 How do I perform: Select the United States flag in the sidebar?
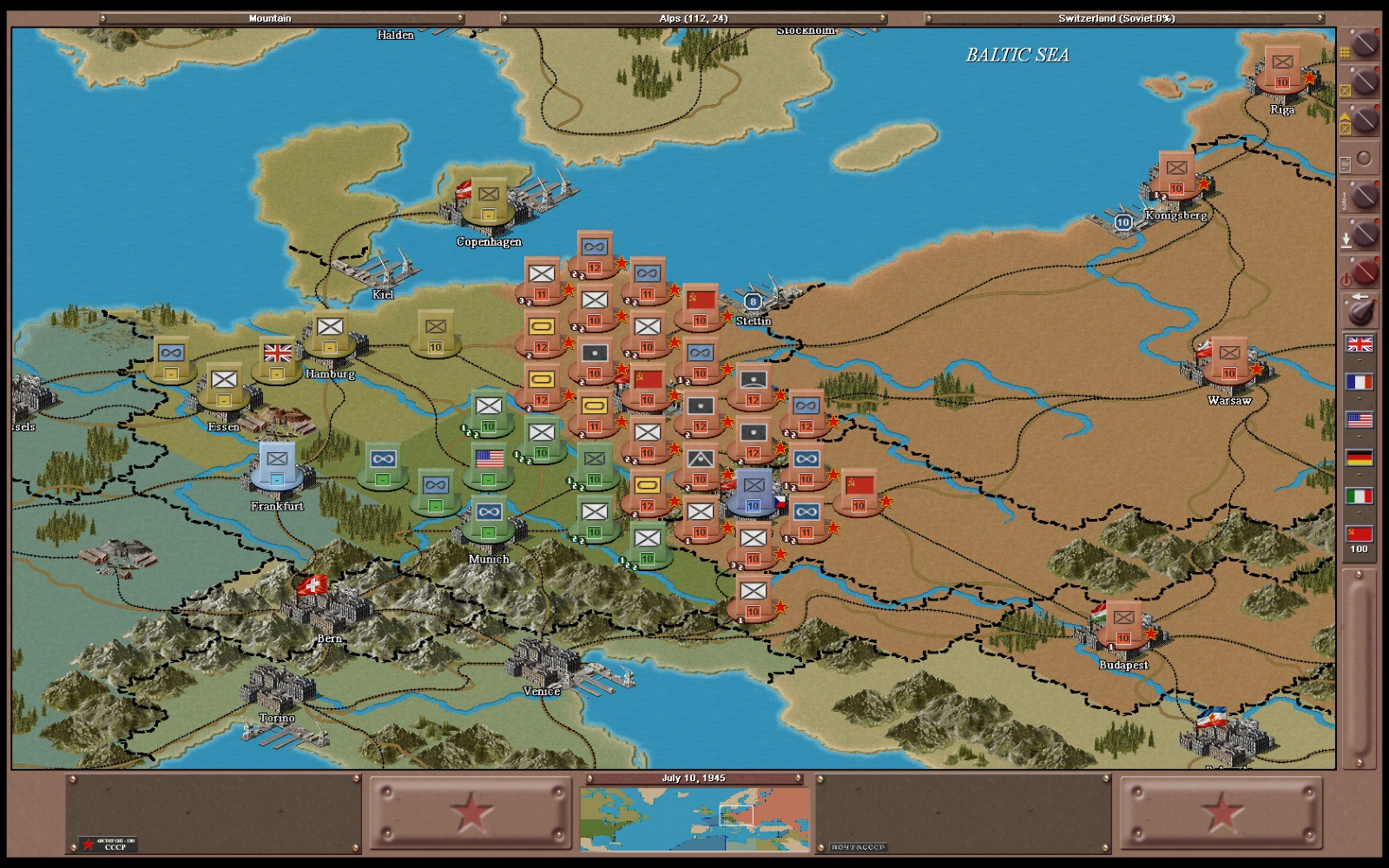[x=1359, y=420]
